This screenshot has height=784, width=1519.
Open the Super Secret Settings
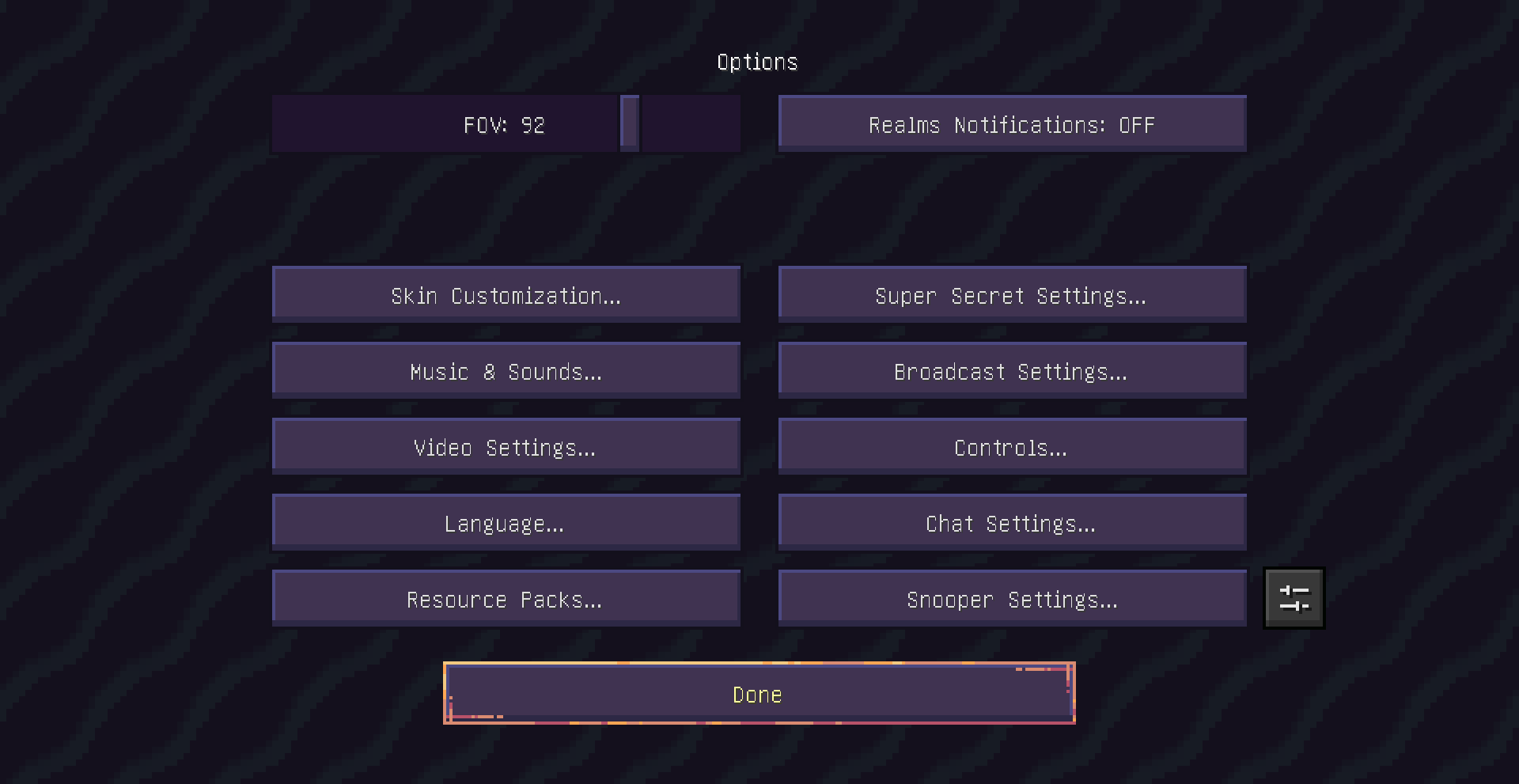pos(1011,294)
